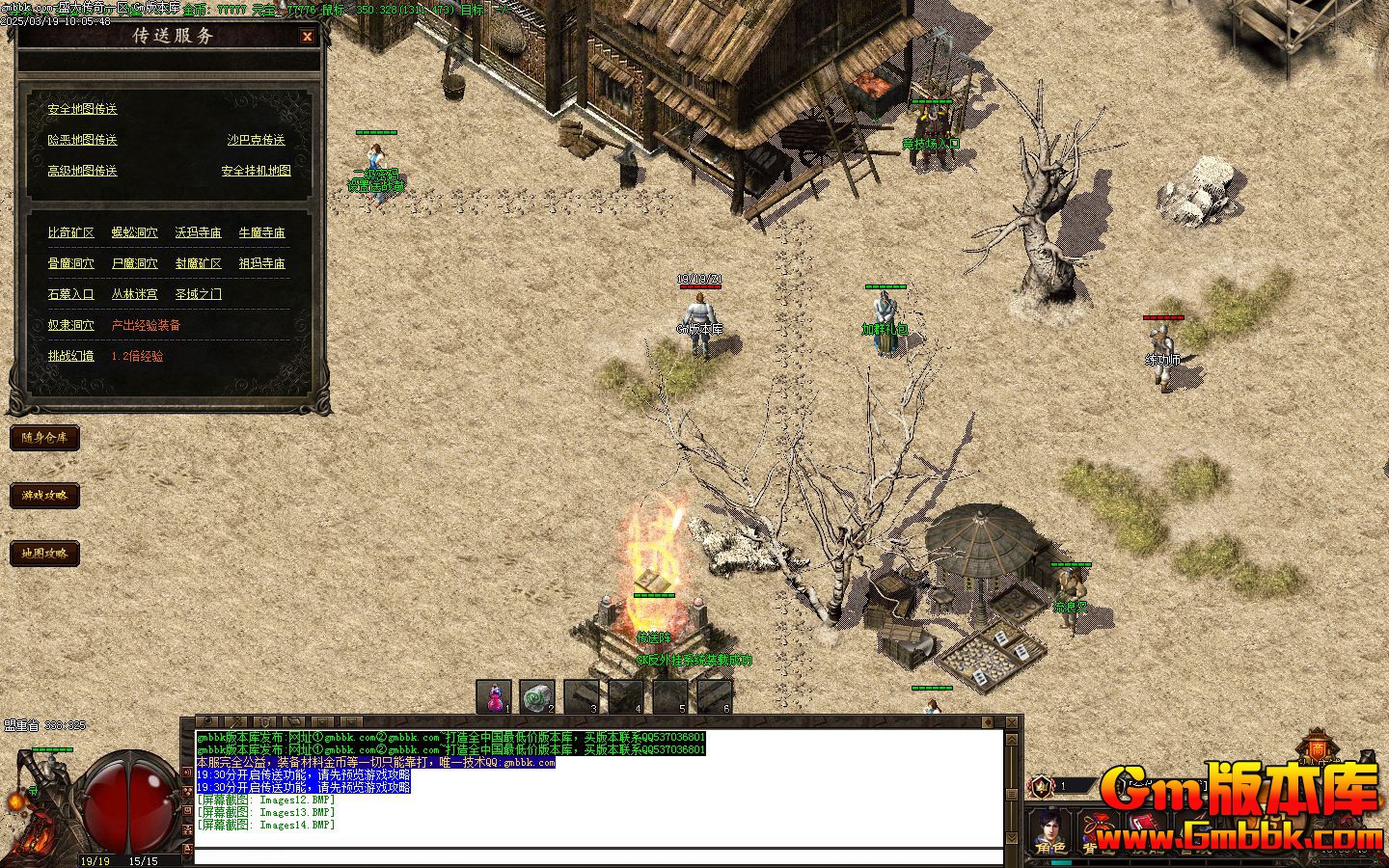Pick the 牛魔寺庙 destination
This screenshot has height=868, width=1389.
pos(261,232)
